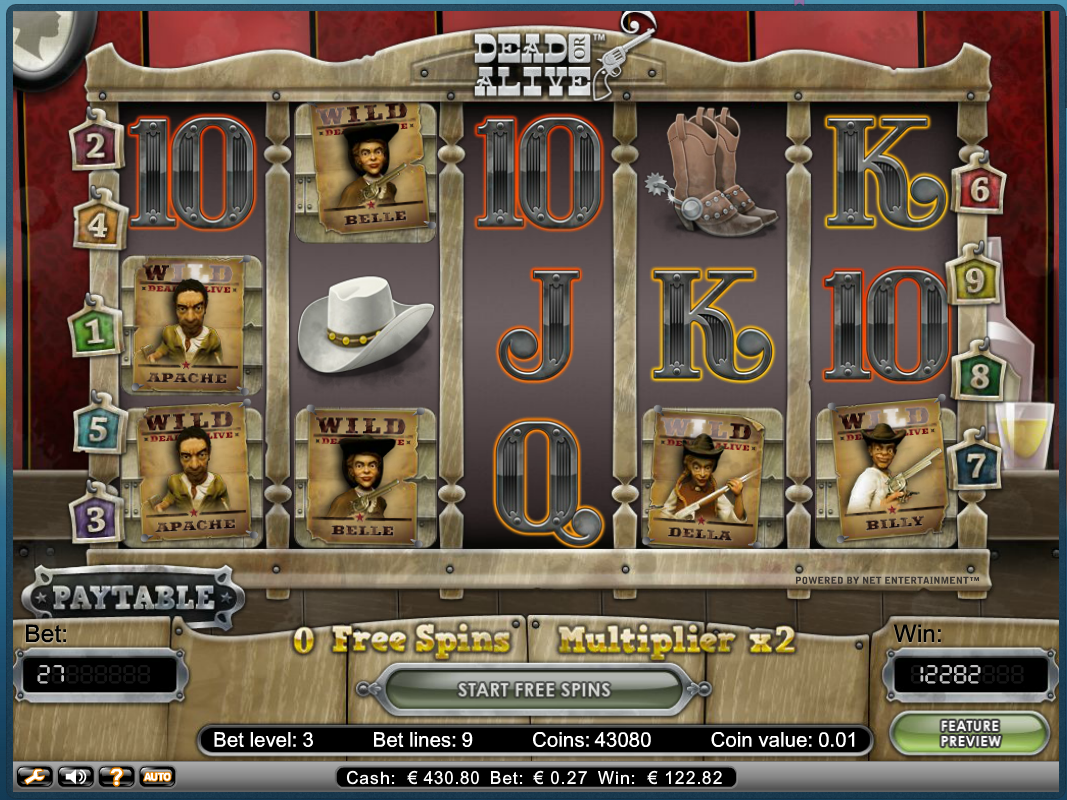
Task: Select bet line tag number 3
Action: coord(96,520)
